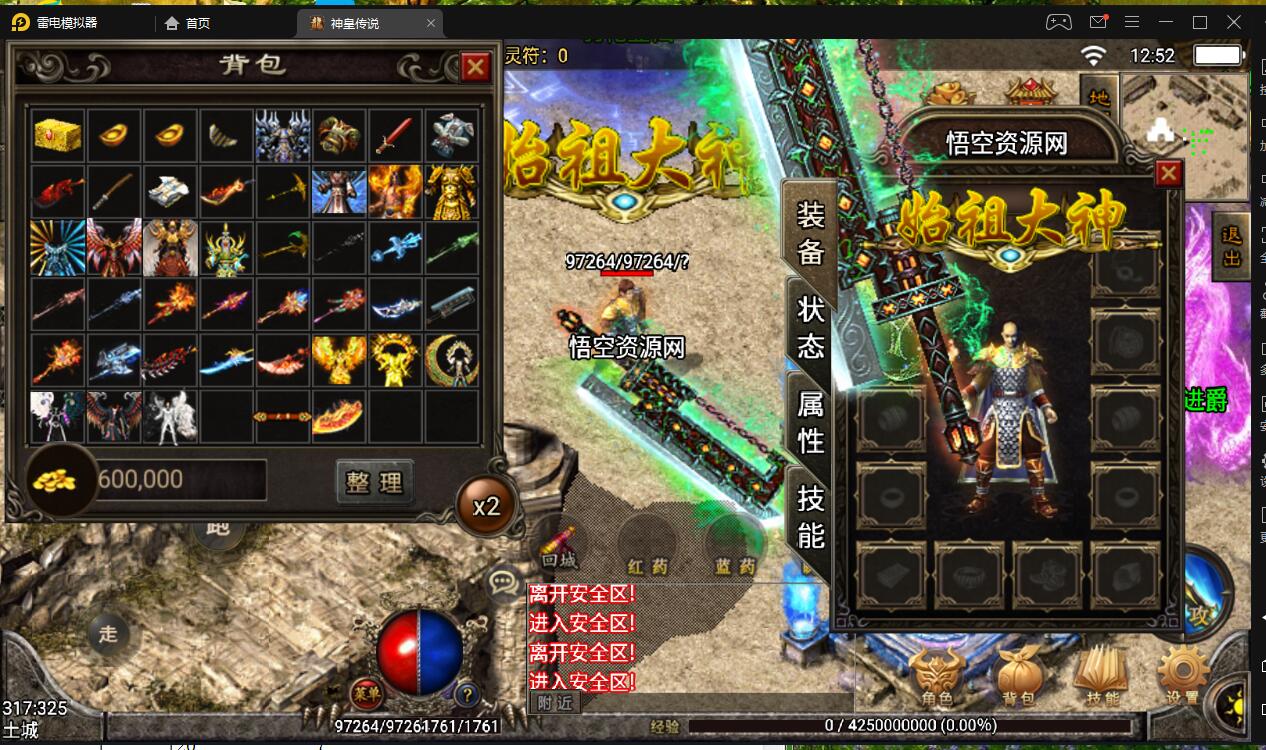
Task: Show the 属性 attributes tab
Action: coord(810,422)
